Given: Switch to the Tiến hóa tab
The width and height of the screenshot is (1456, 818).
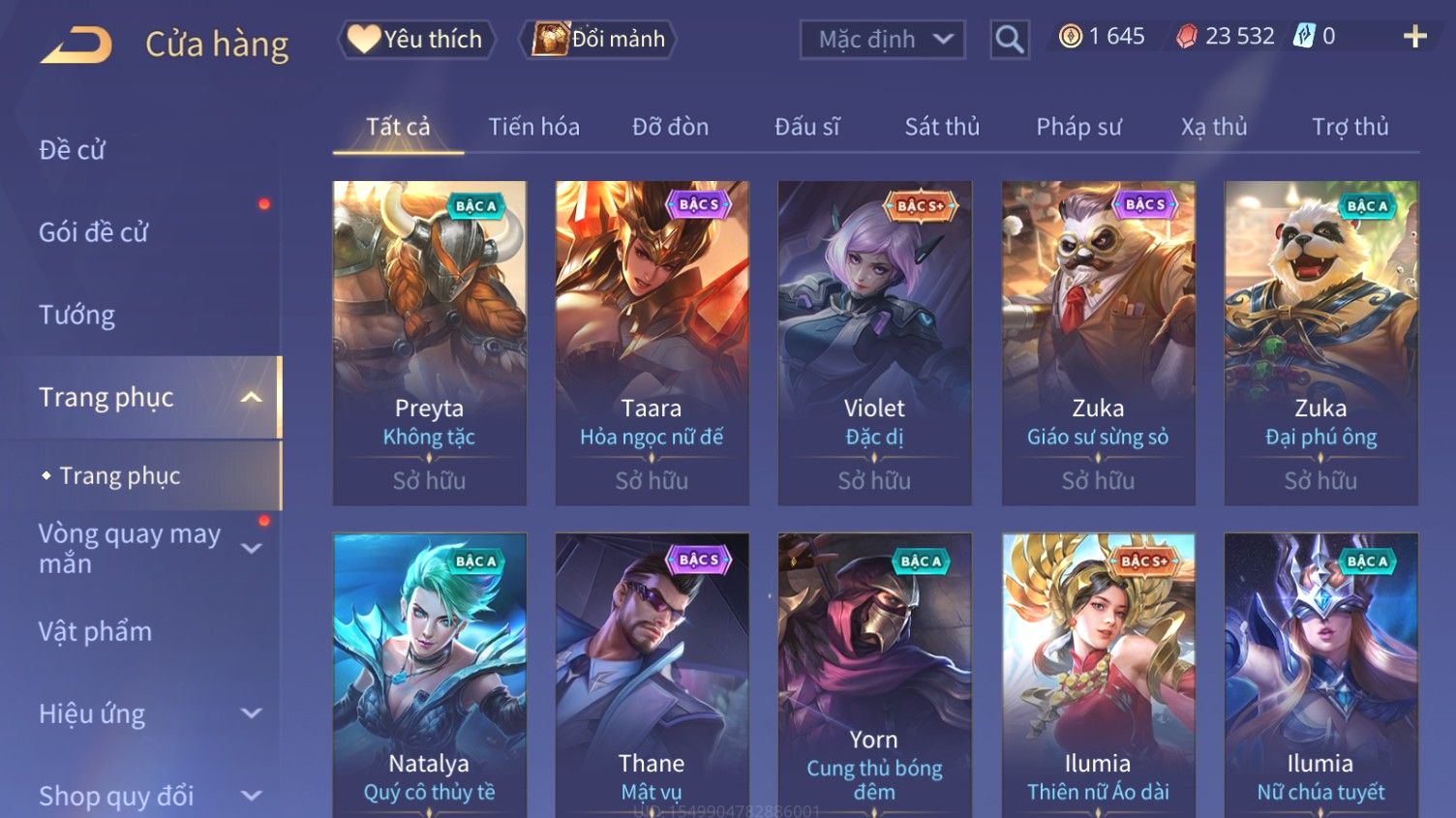Looking at the screenshot, I should coord(533,127).
